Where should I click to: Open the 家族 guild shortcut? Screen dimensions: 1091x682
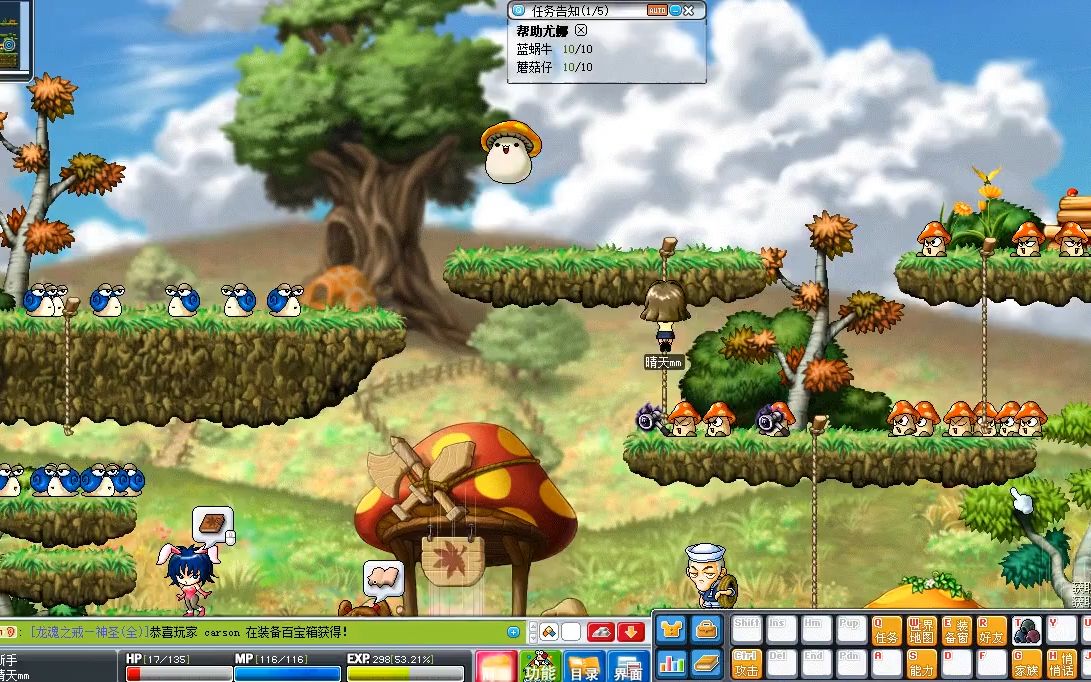click(x=1026, y=664)
